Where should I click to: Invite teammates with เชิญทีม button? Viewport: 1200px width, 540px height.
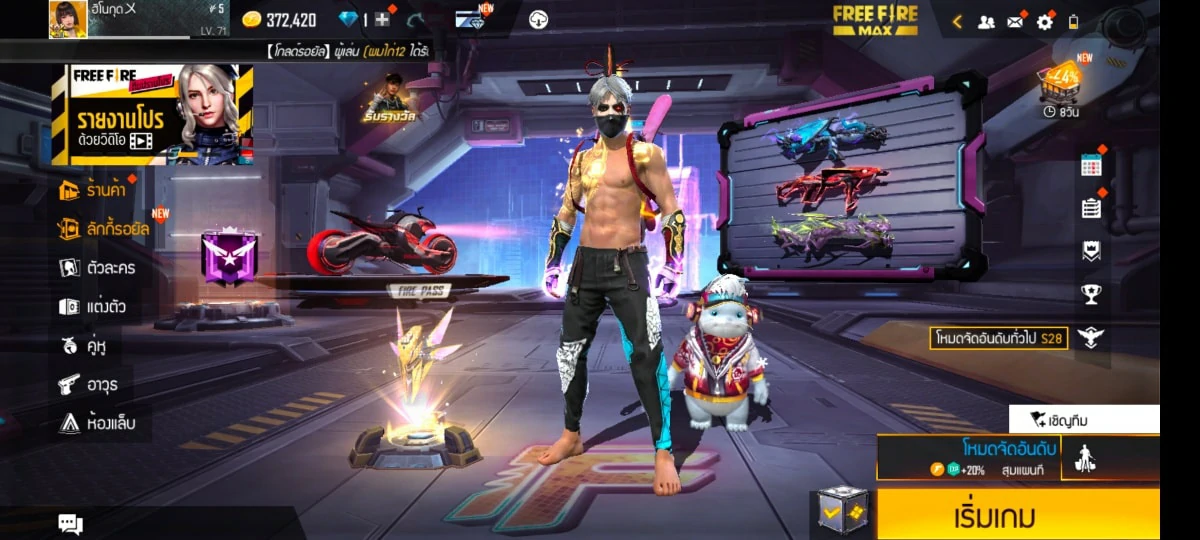1084,419
